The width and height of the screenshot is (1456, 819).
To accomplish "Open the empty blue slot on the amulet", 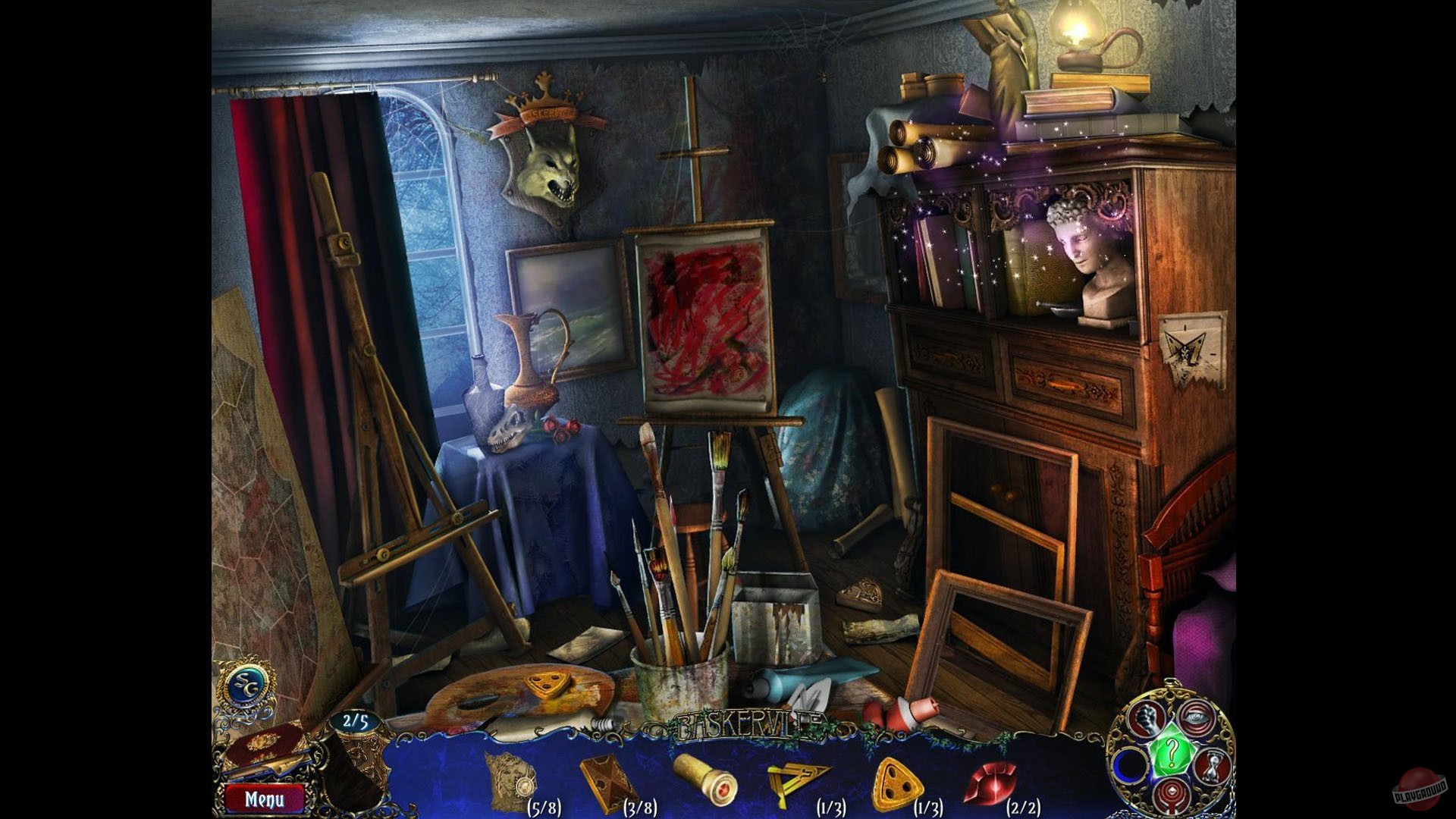I will tap(1131, 766).
